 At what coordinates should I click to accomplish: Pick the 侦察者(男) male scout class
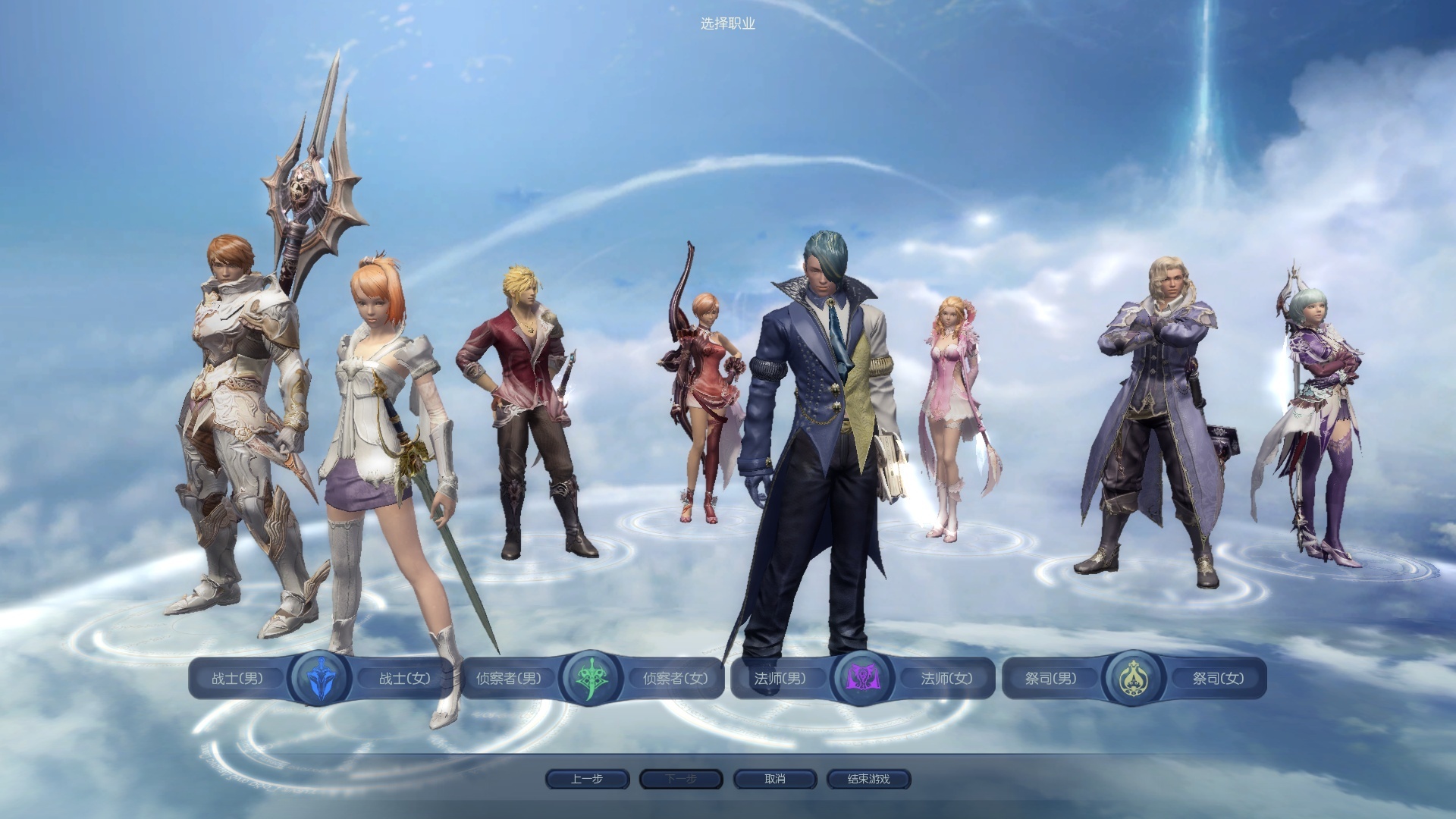click(509, 679)
